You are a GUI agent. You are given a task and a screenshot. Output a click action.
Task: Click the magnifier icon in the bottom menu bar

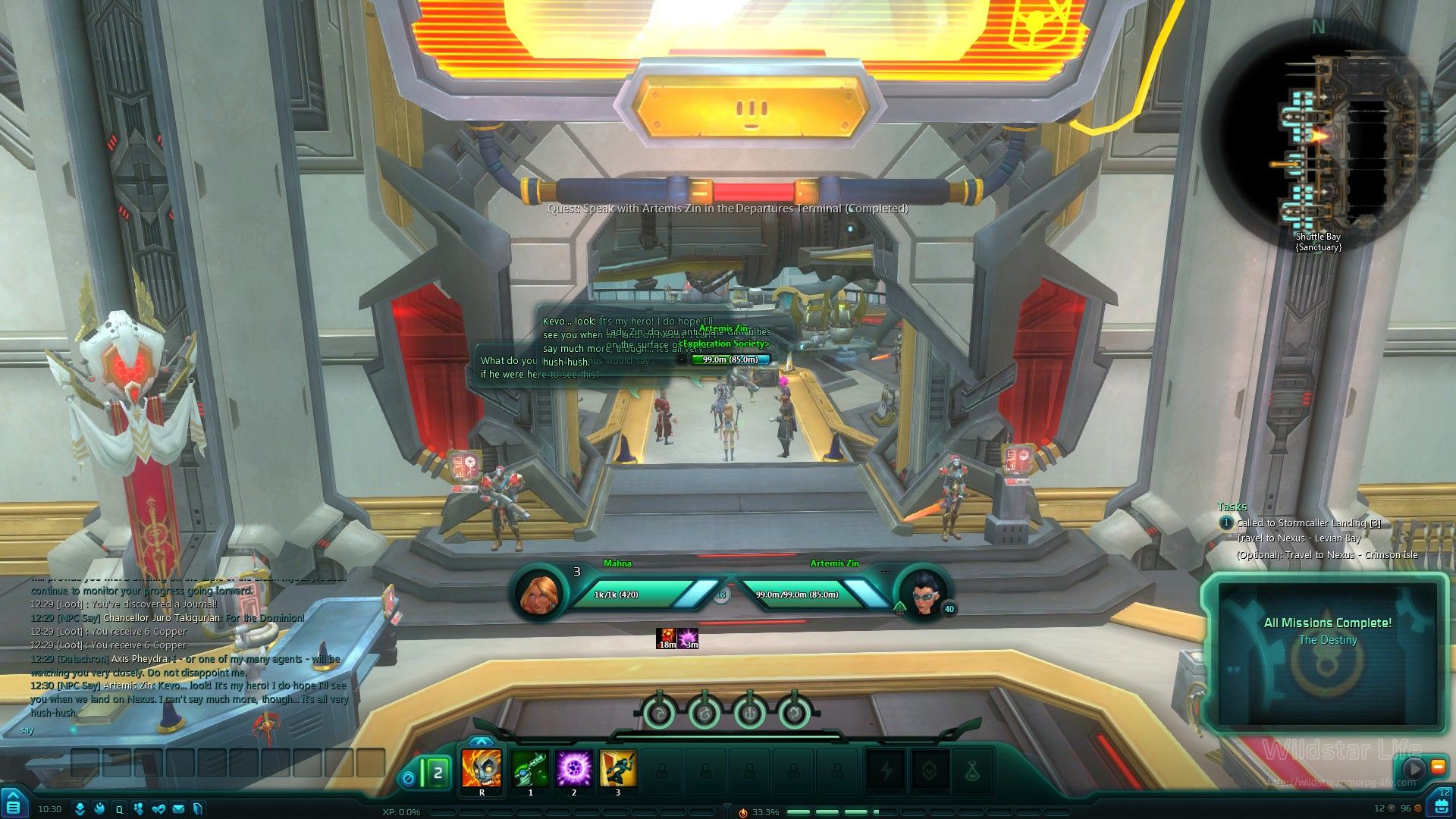(119, 809)
